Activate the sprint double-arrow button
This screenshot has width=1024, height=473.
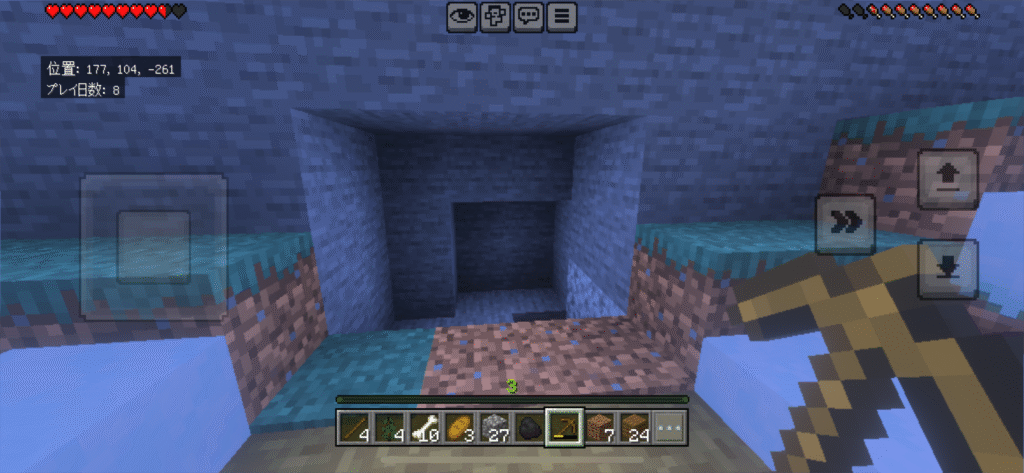[x=845, y=223]
